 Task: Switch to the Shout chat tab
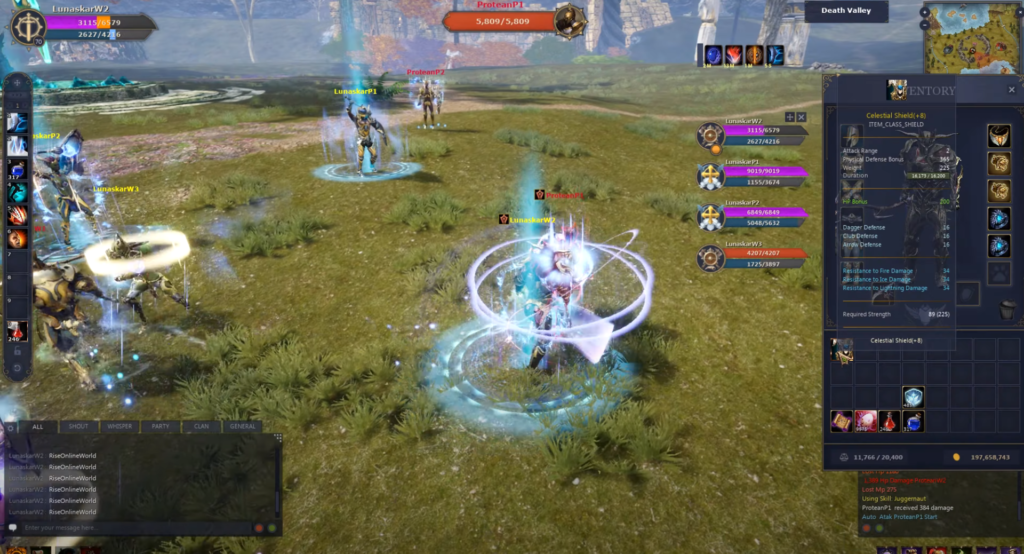tap(79, 426)
